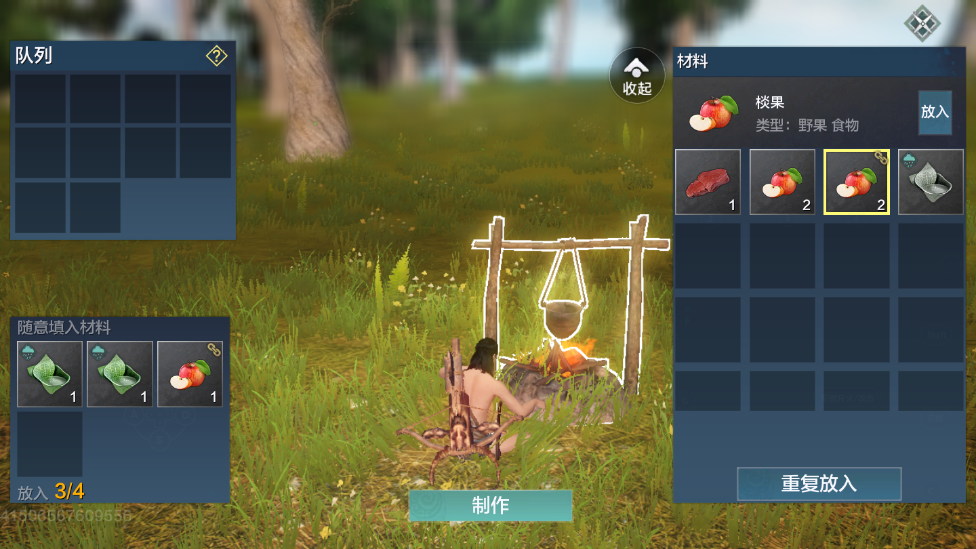The image size is (976, 549).
Task: Collapse the panel with the 收起 button
Action: [637, 76]
